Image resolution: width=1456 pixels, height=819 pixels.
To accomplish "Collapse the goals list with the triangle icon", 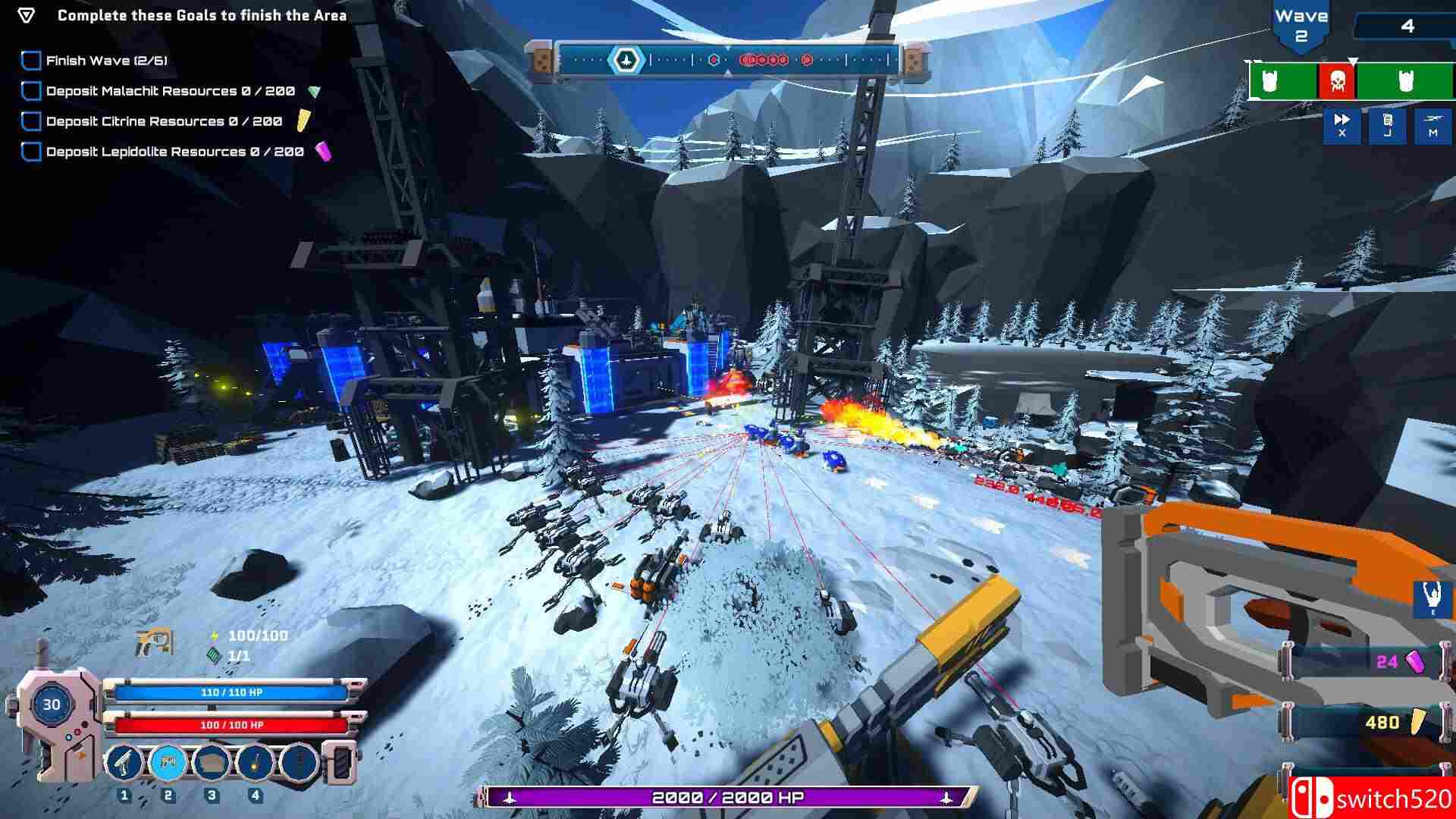I will click(27, 15).
